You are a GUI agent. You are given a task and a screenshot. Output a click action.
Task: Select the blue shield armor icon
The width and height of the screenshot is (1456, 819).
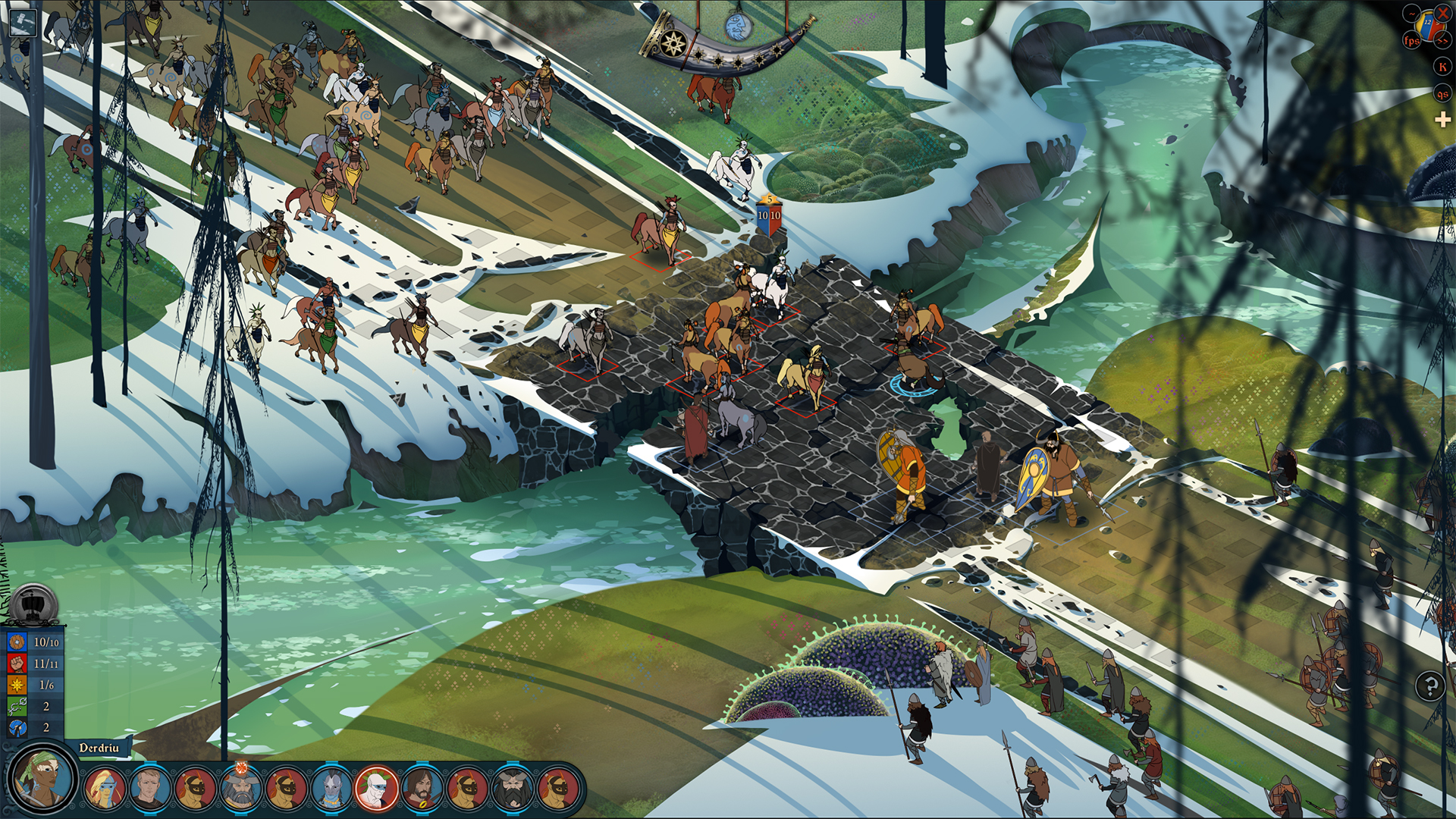pos(17,642)
